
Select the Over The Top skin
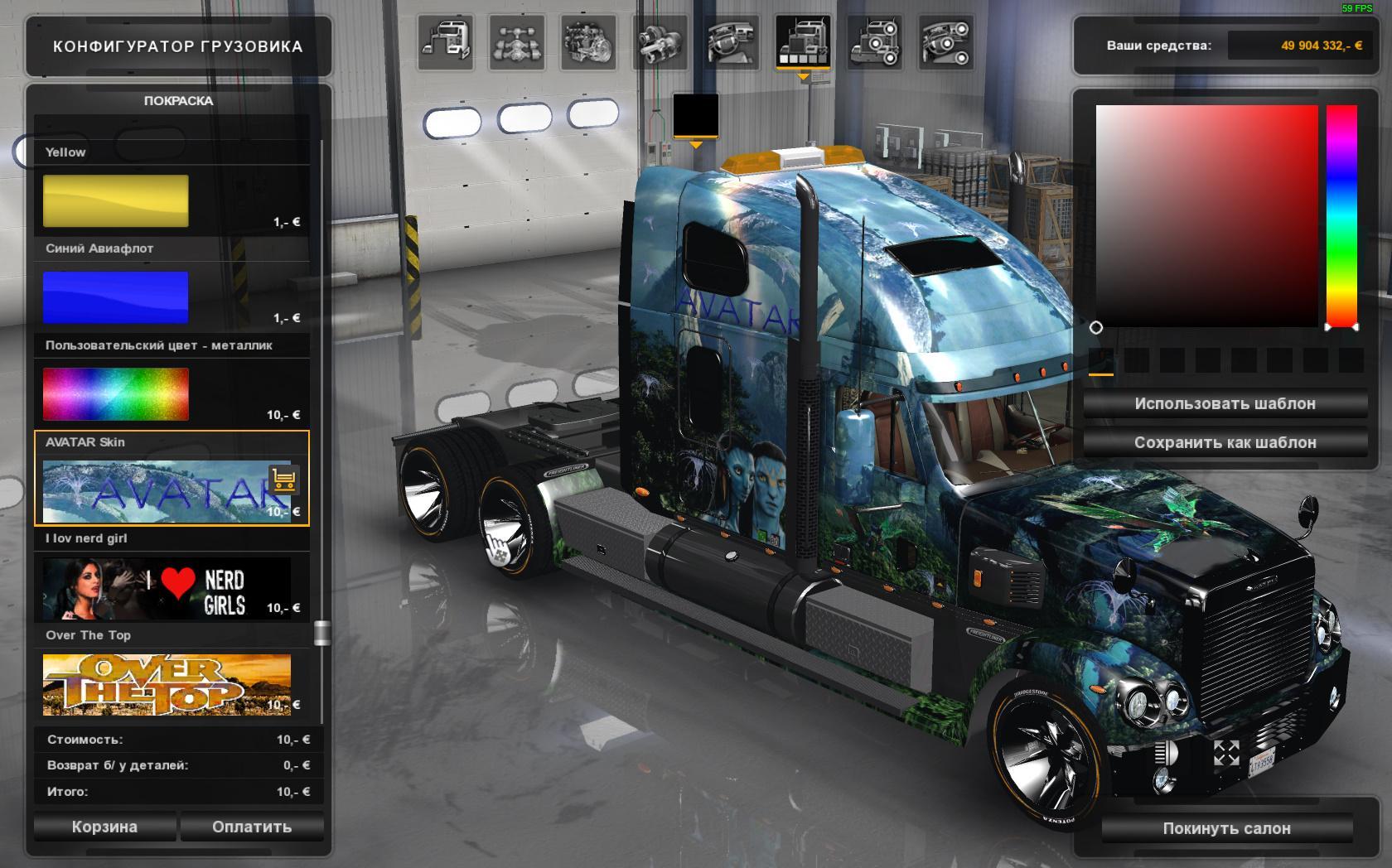(166, 685)
